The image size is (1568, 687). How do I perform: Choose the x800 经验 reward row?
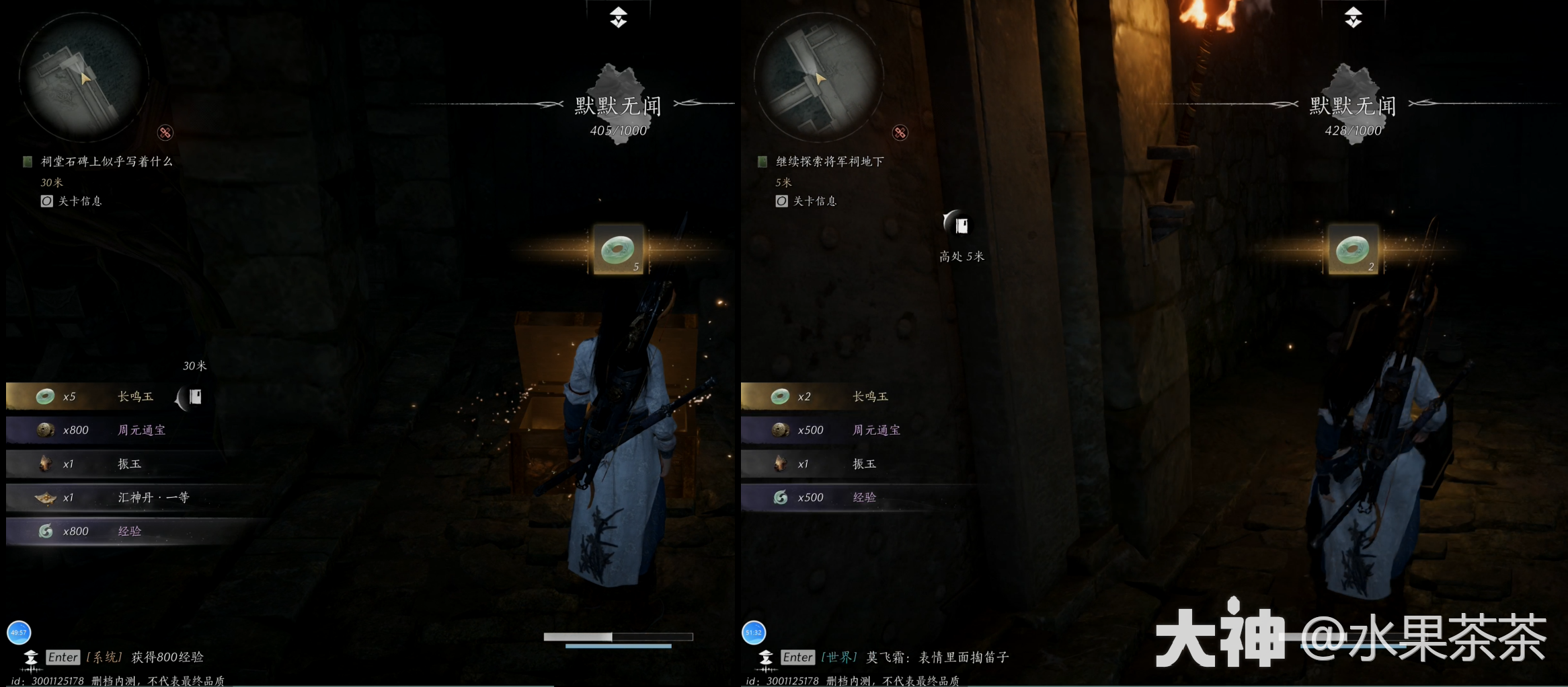click(x=114, y=531)
